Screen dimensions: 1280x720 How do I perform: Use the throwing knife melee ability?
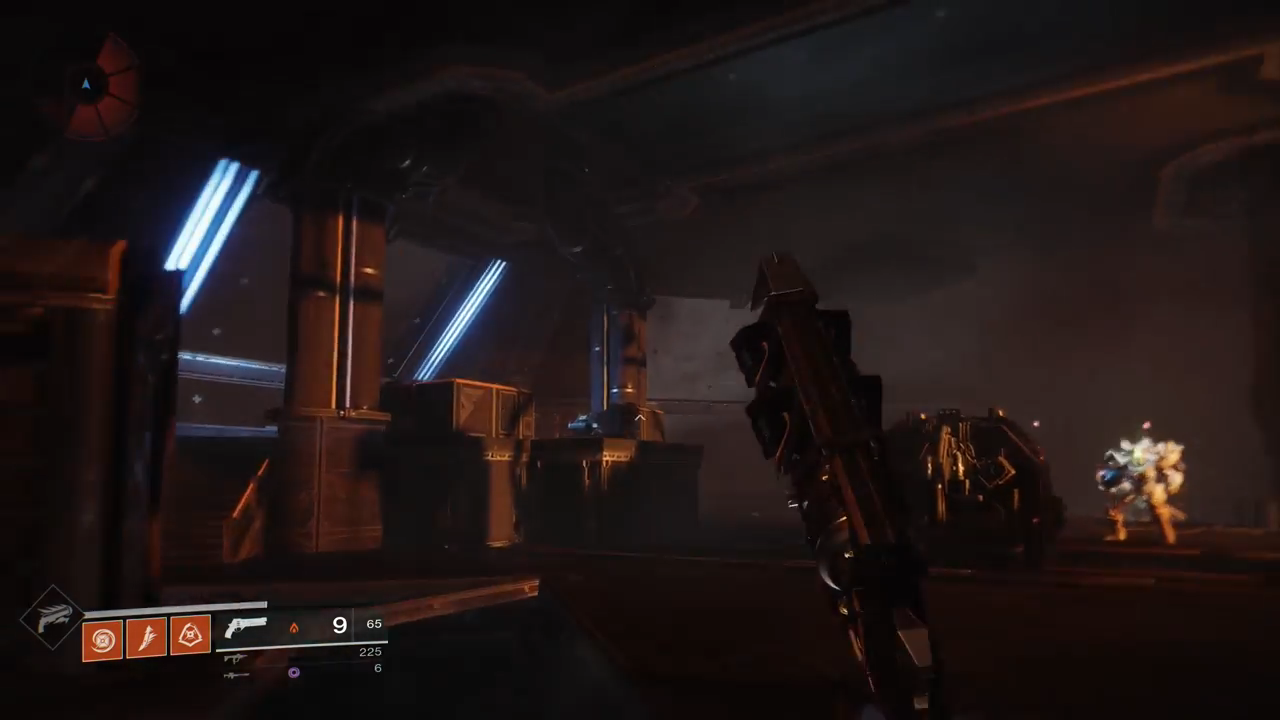[x=146, y=638]
